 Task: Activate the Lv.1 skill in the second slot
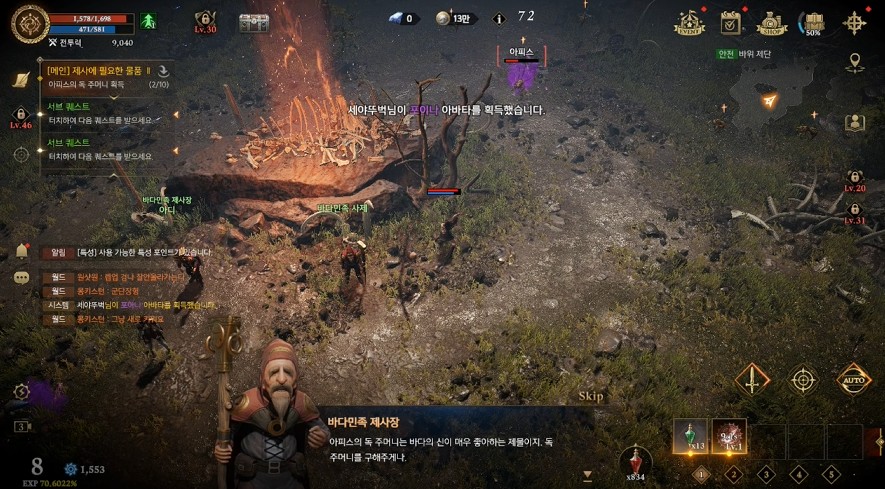(x=729, y=435)
